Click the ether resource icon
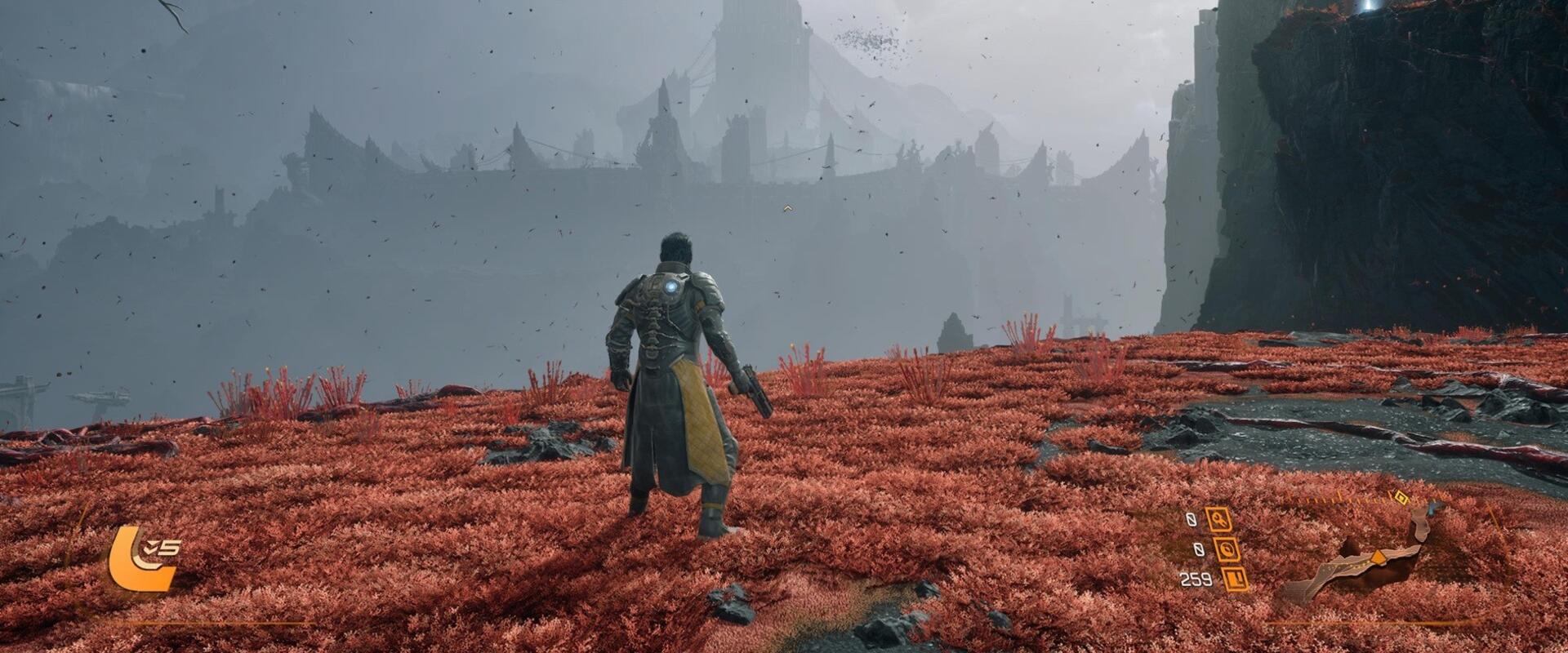This screenshot has height=653, width=1568. 1227,549
